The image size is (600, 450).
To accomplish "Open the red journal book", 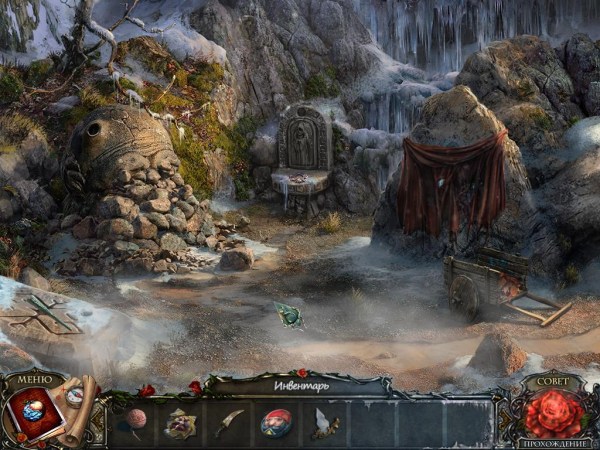I will (x=34, y=412).
